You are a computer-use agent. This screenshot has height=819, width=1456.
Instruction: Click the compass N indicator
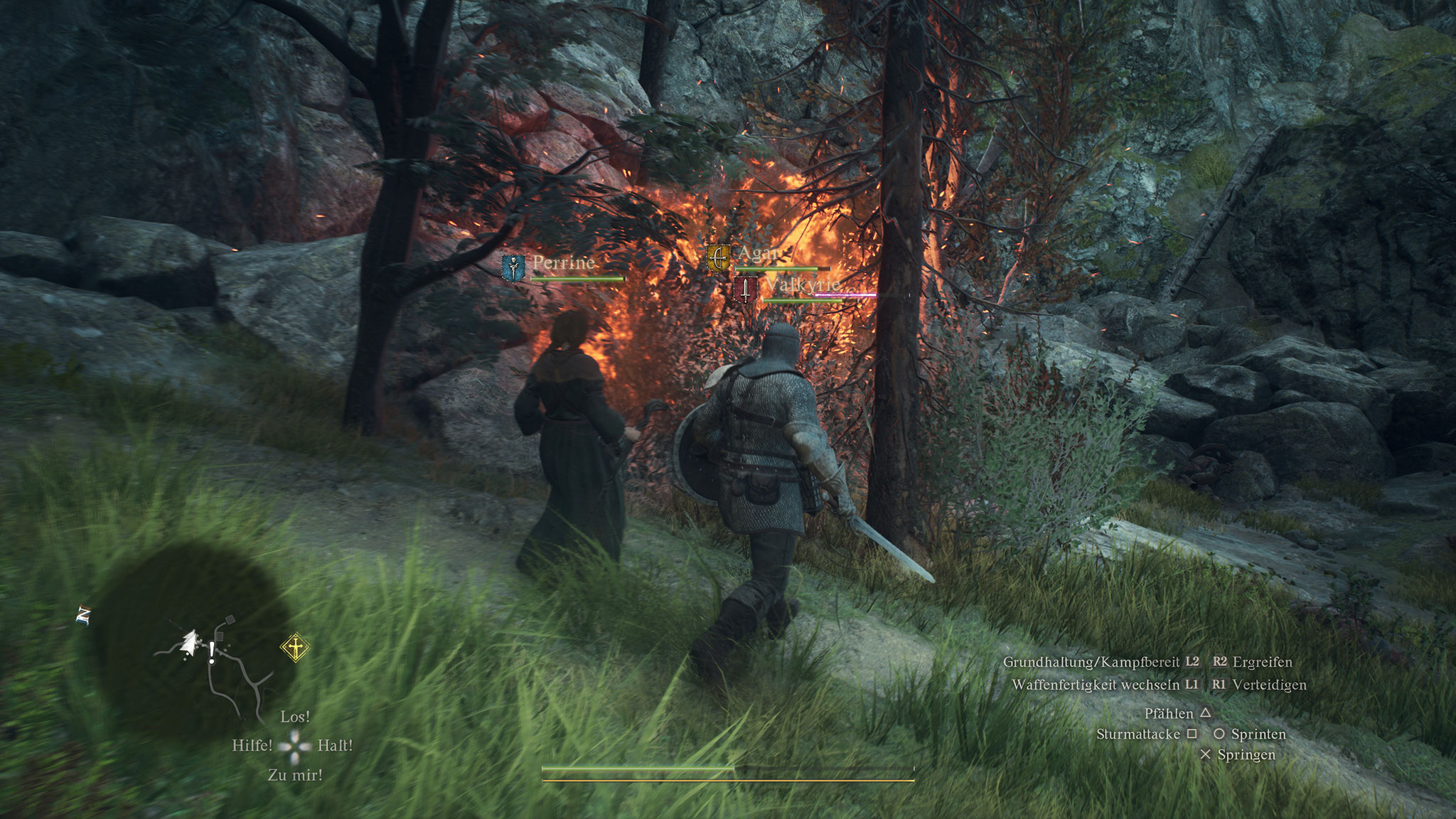click(83, 616)
